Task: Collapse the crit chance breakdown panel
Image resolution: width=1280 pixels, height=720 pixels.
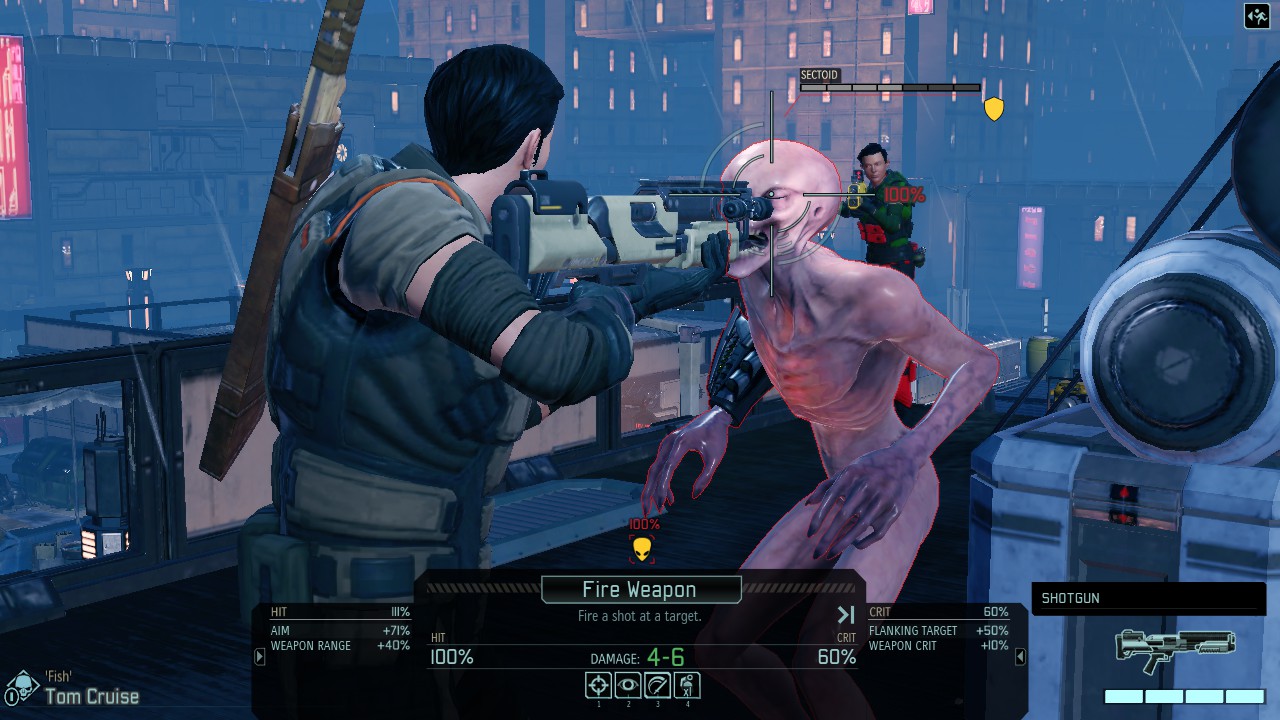Action: [1020, 657]
